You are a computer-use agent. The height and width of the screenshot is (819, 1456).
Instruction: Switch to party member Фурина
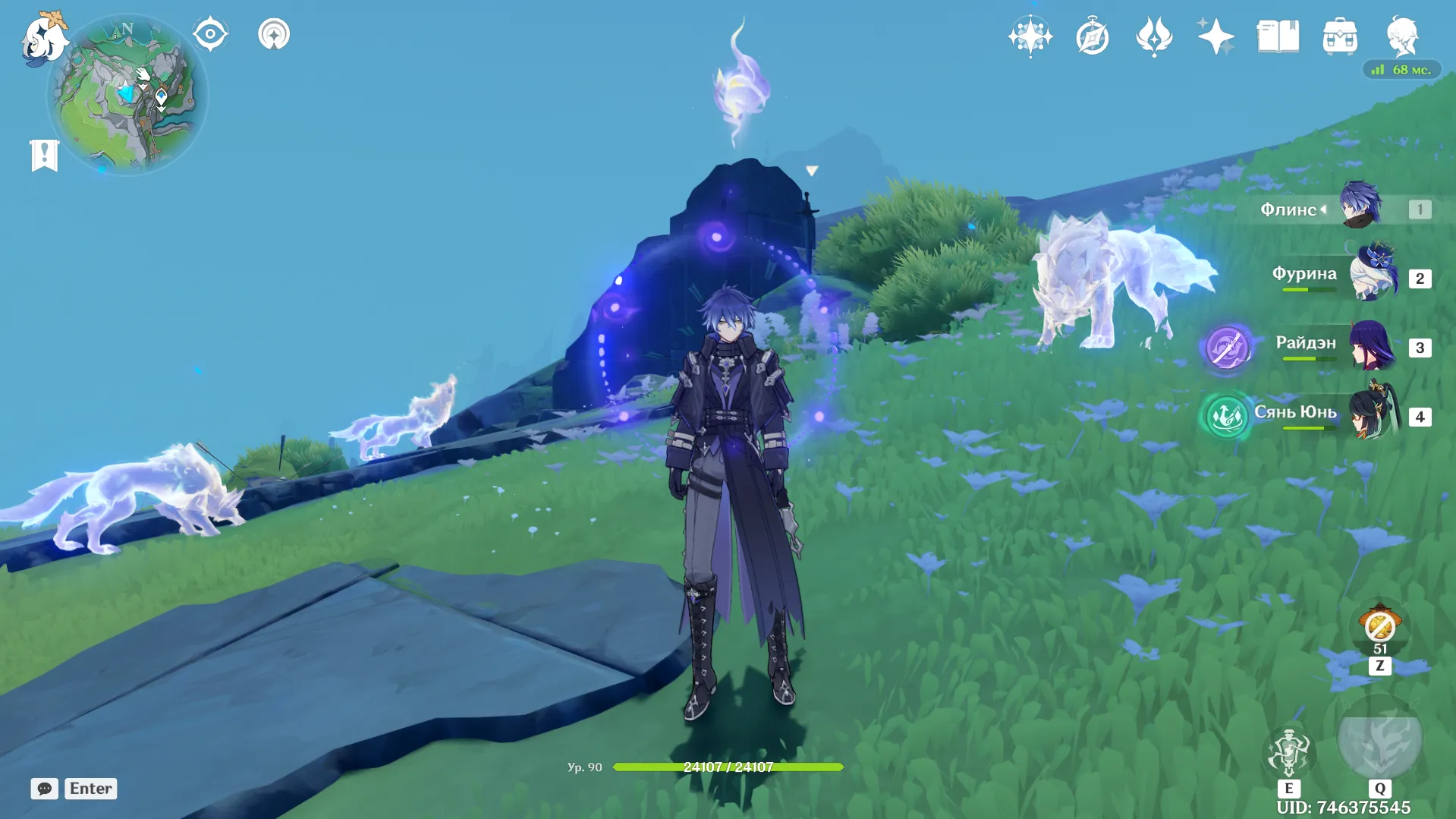(x=1373, y=275)
